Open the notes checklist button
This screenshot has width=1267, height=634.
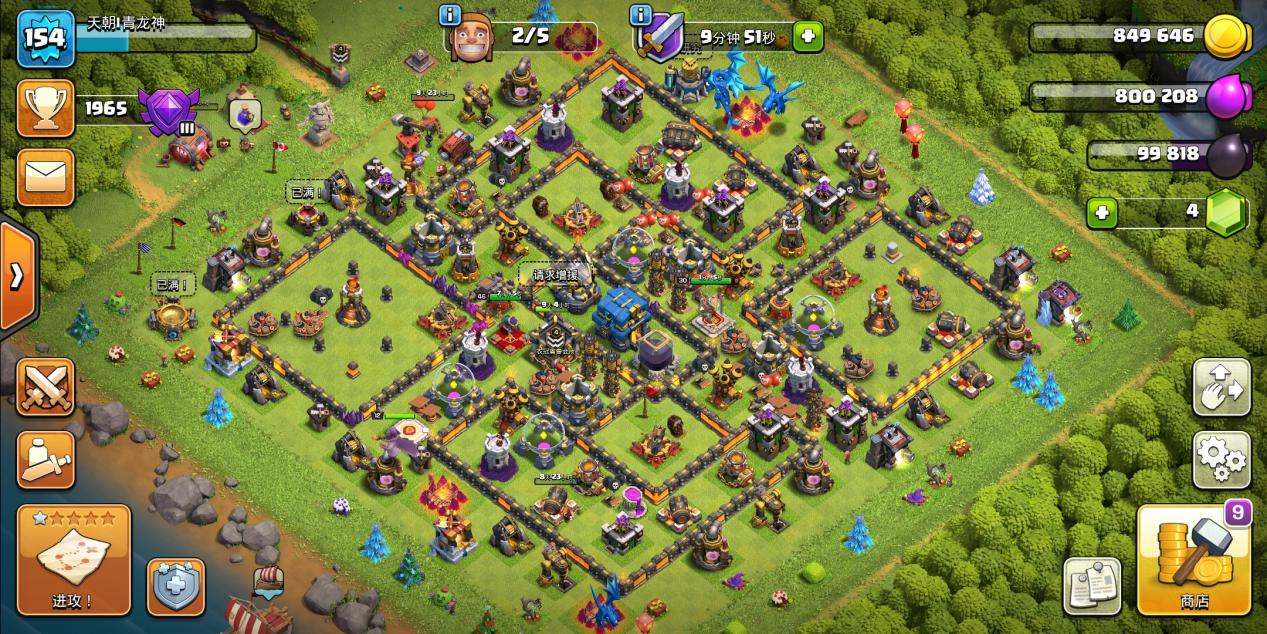(x=1091, y=586)
